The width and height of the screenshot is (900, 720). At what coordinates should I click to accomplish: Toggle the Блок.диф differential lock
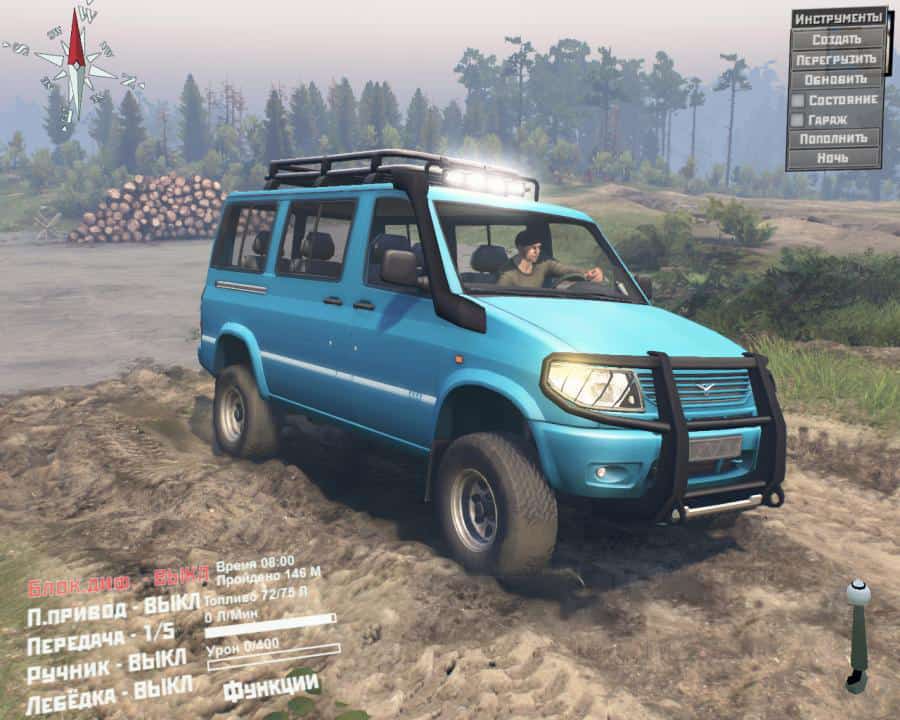point(118,583)
